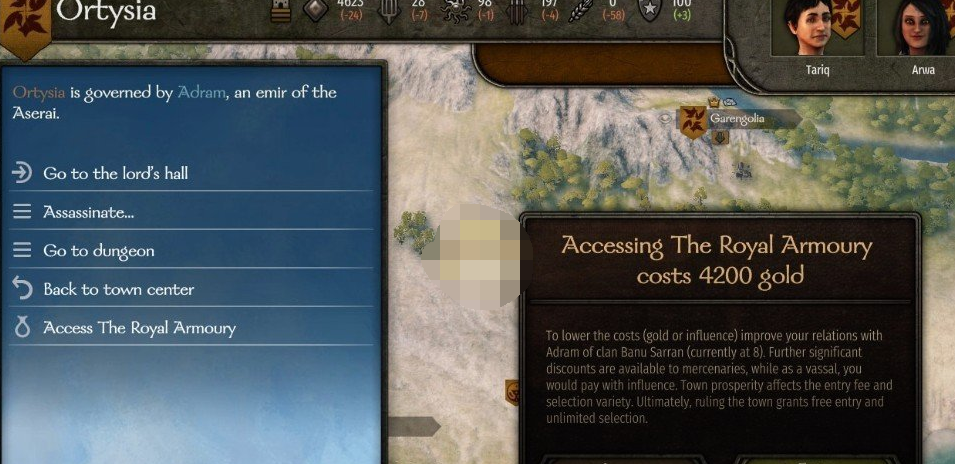Access The Royal Armoury menu entry
The height and width of the screenshot is (464, 955).
[139, 328]
